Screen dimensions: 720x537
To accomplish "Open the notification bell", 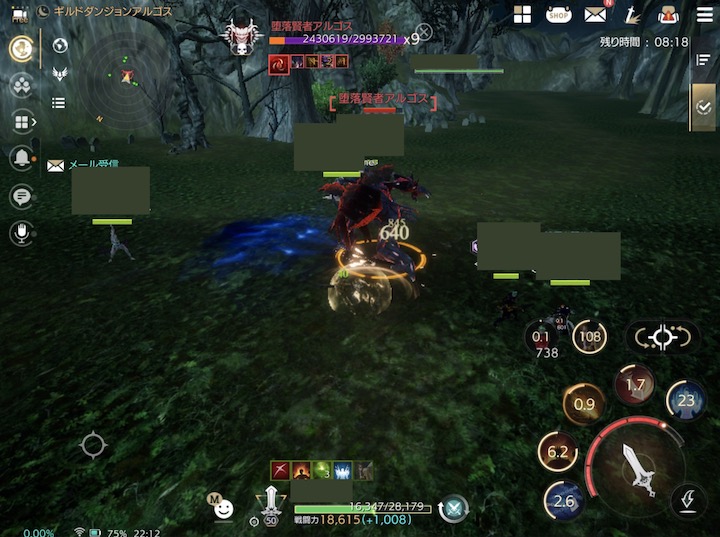I will coord(20,158).
